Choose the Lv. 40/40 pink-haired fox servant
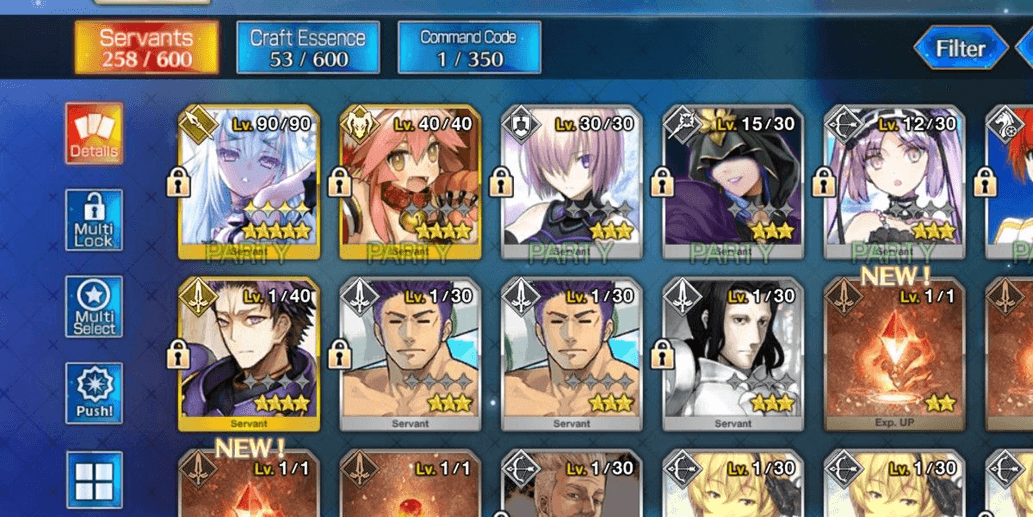Screen dimensions: 1033x517 (x=410, y=182)
